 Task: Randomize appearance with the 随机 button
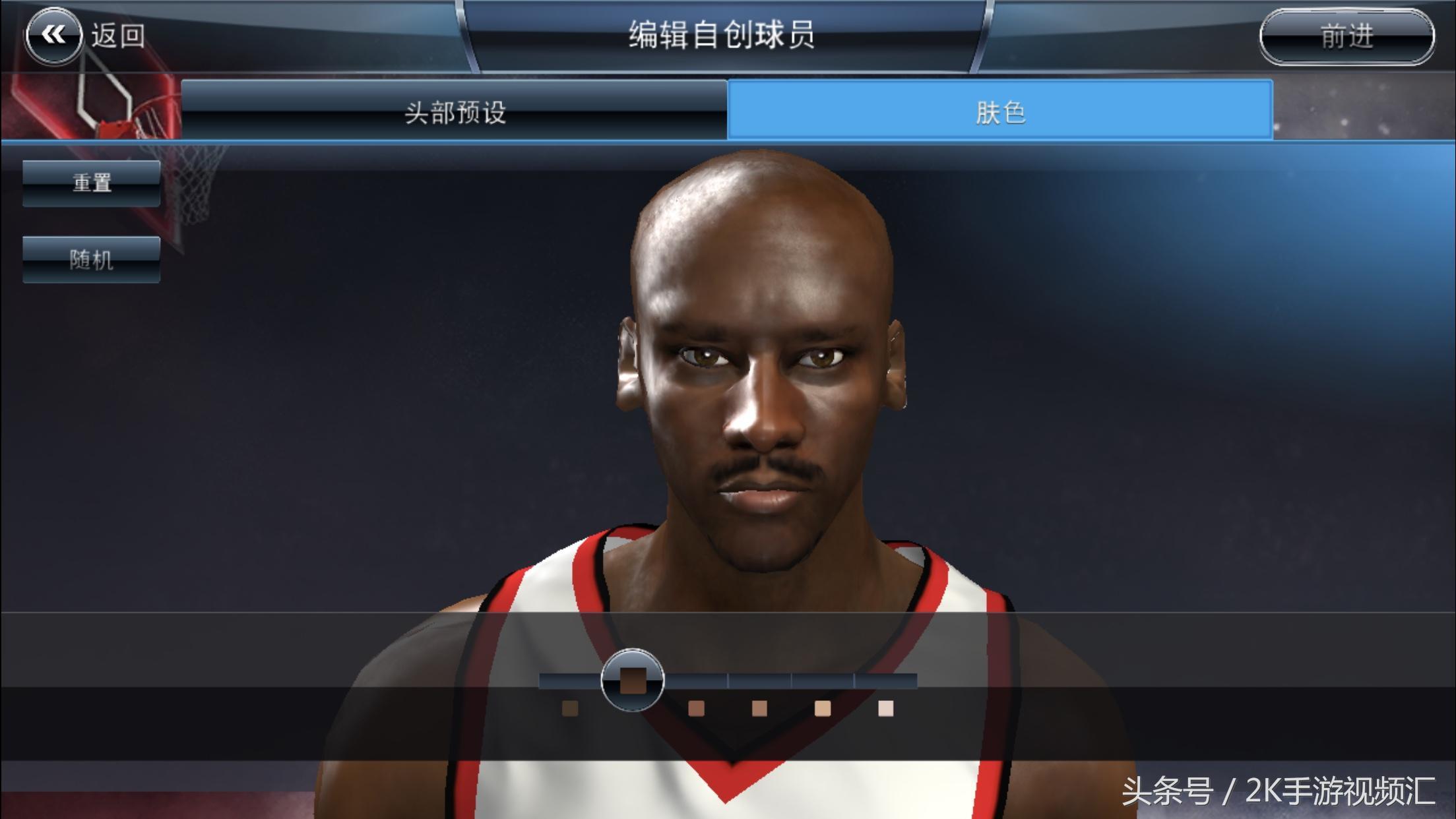92,259
